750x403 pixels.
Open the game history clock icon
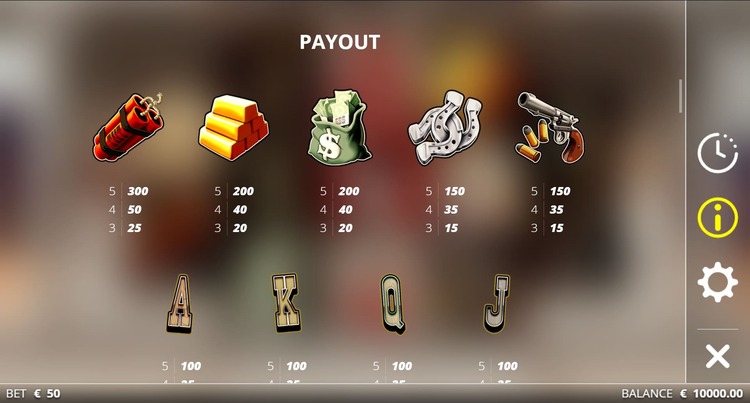(717, 152)
